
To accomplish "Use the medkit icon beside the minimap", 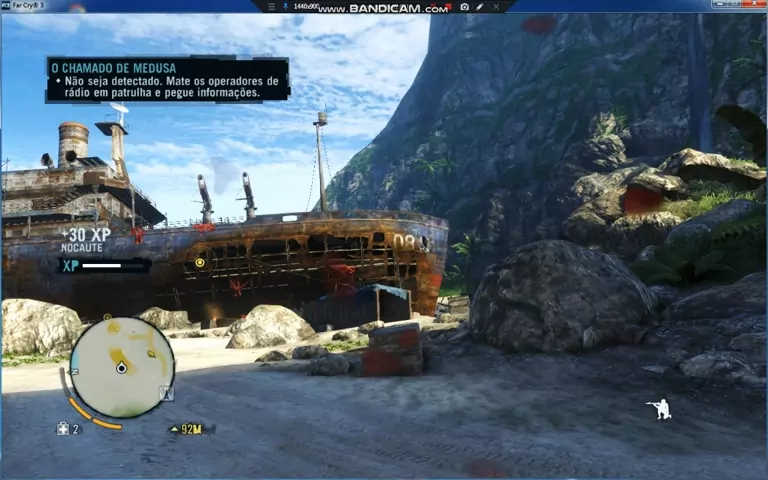I will 62,429.
